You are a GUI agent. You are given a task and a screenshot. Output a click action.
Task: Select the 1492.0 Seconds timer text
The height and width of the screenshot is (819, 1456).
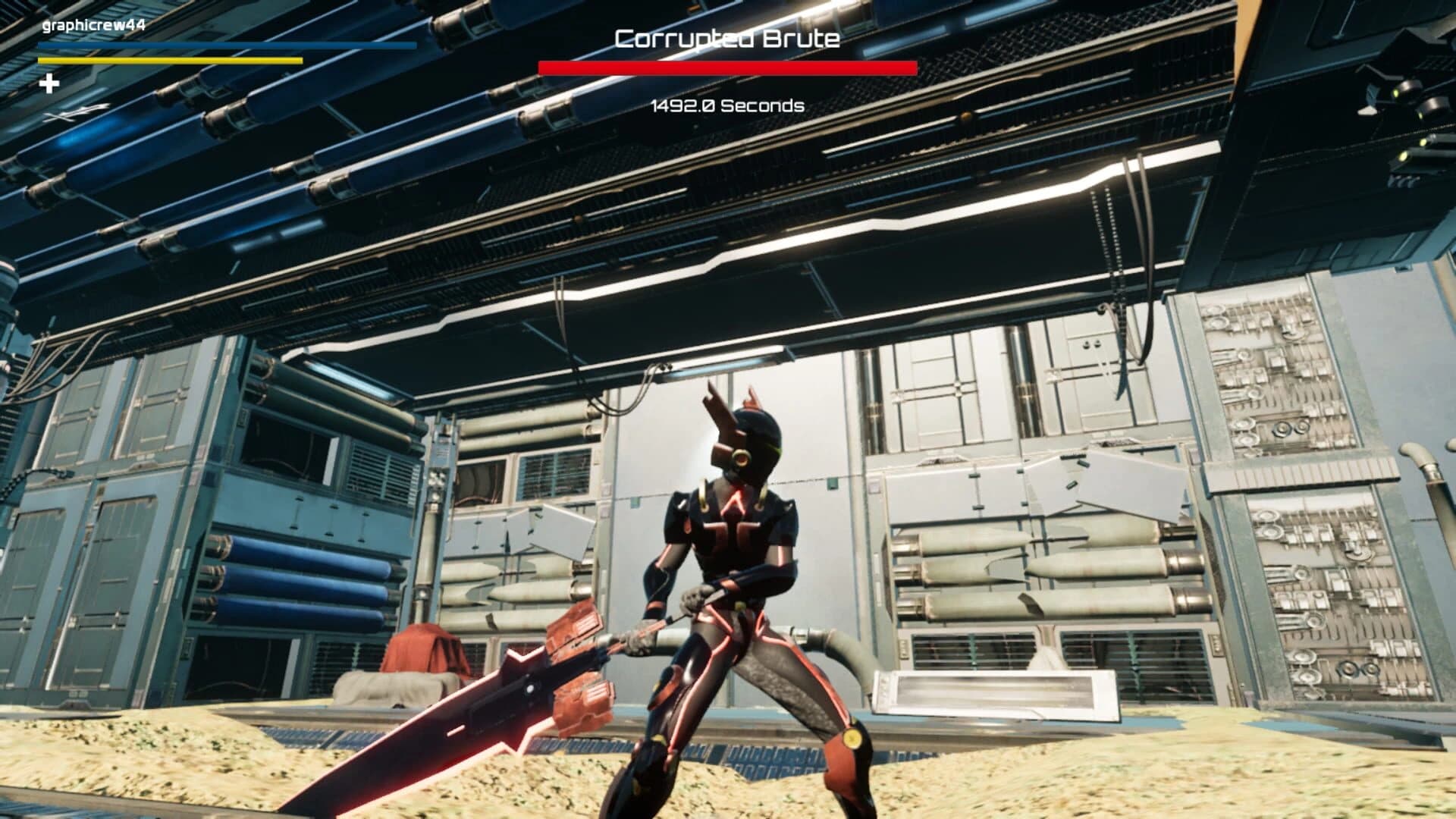(726, 107)
